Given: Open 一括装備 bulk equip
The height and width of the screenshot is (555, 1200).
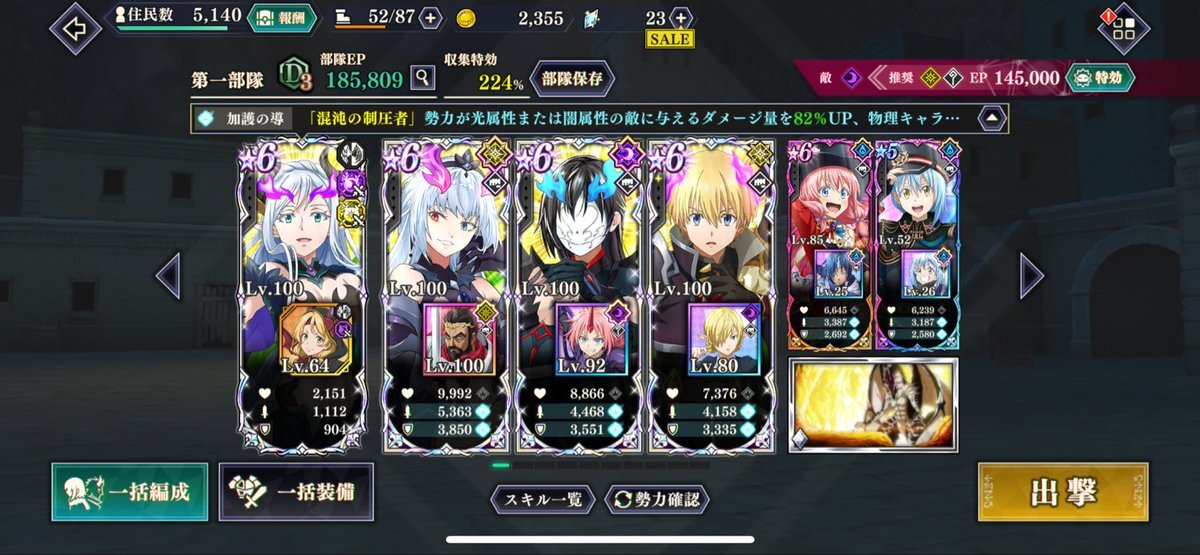Looking at the screenshot, I should point(296,492).
